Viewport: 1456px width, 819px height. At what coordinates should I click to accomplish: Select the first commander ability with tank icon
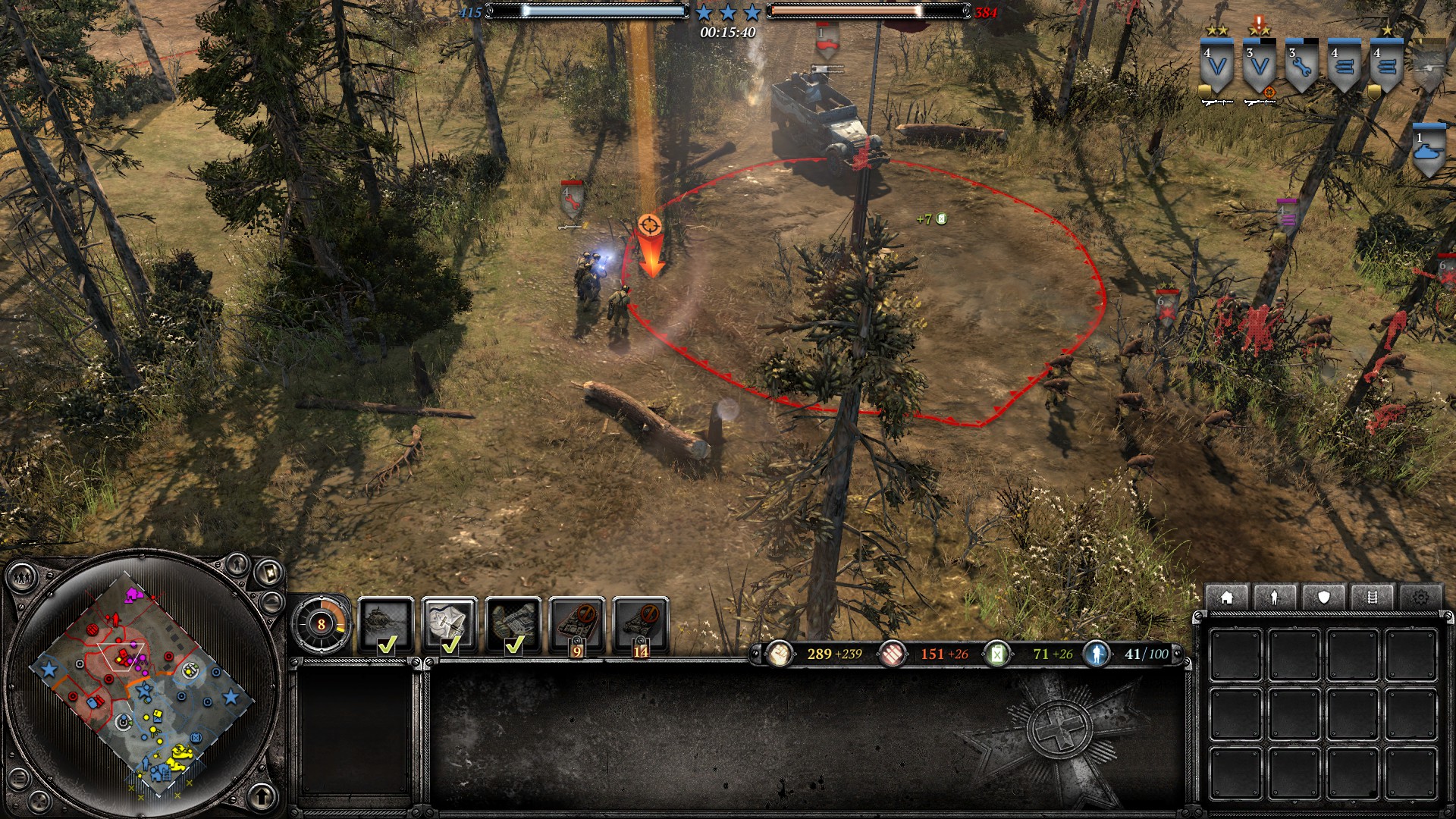pos(386,624)
